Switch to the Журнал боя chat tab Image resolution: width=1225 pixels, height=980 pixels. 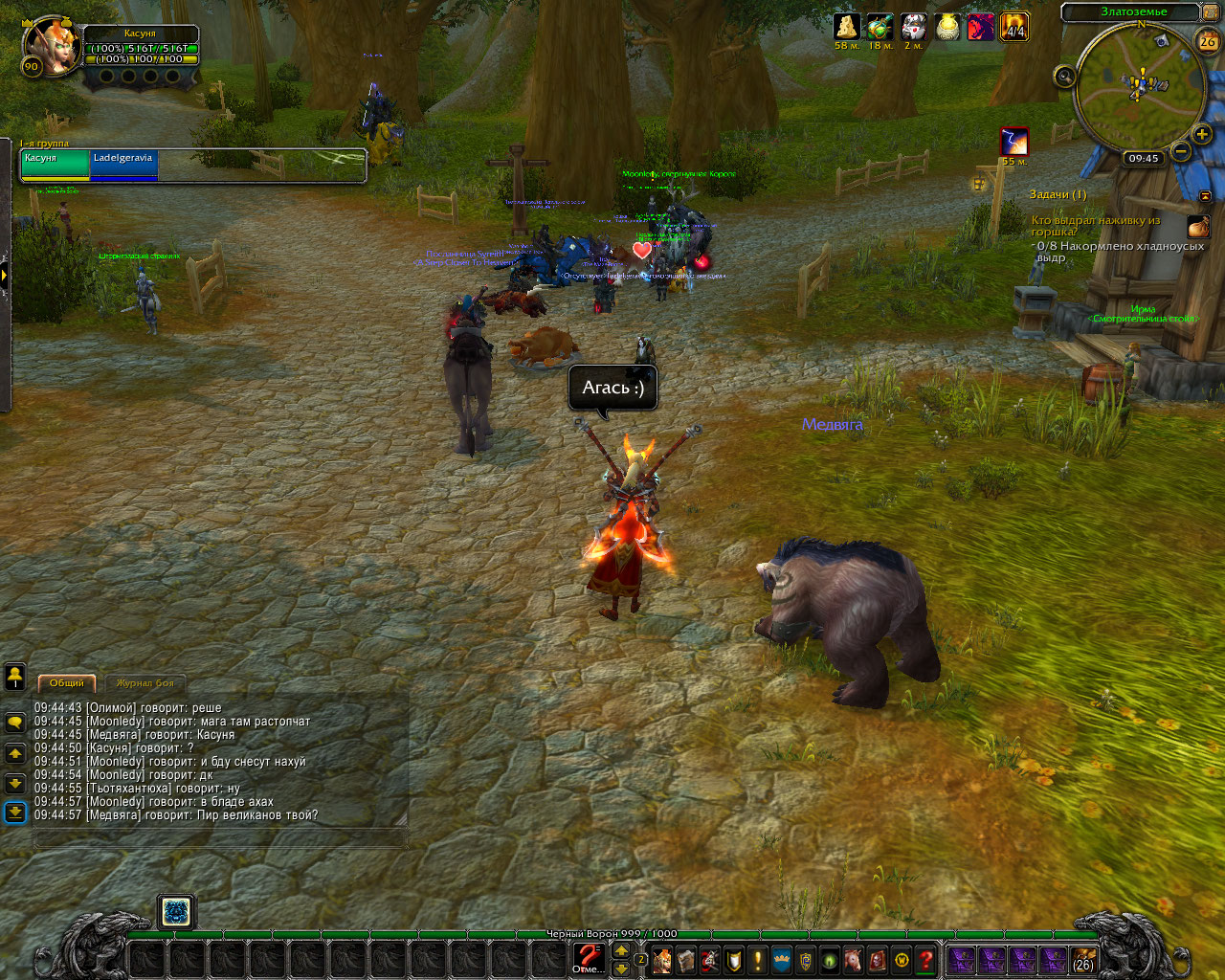click(x=145, y=683)
